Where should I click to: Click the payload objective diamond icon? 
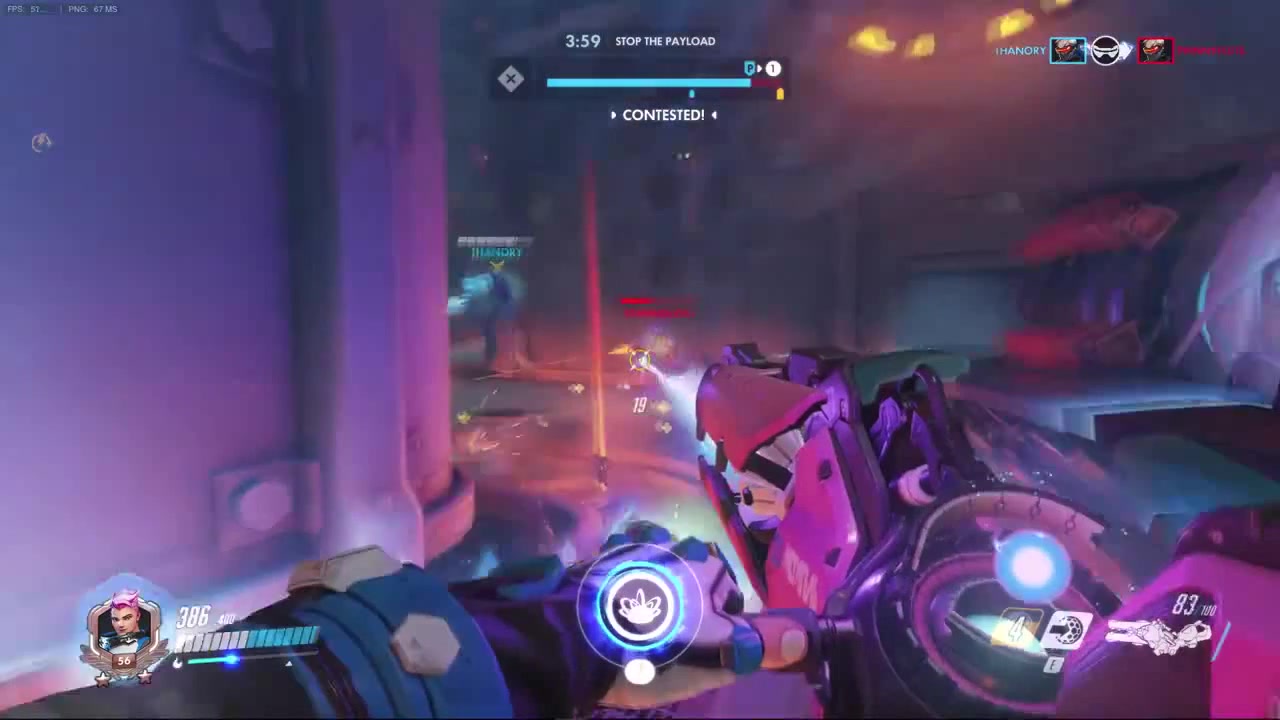click(511, 78)
